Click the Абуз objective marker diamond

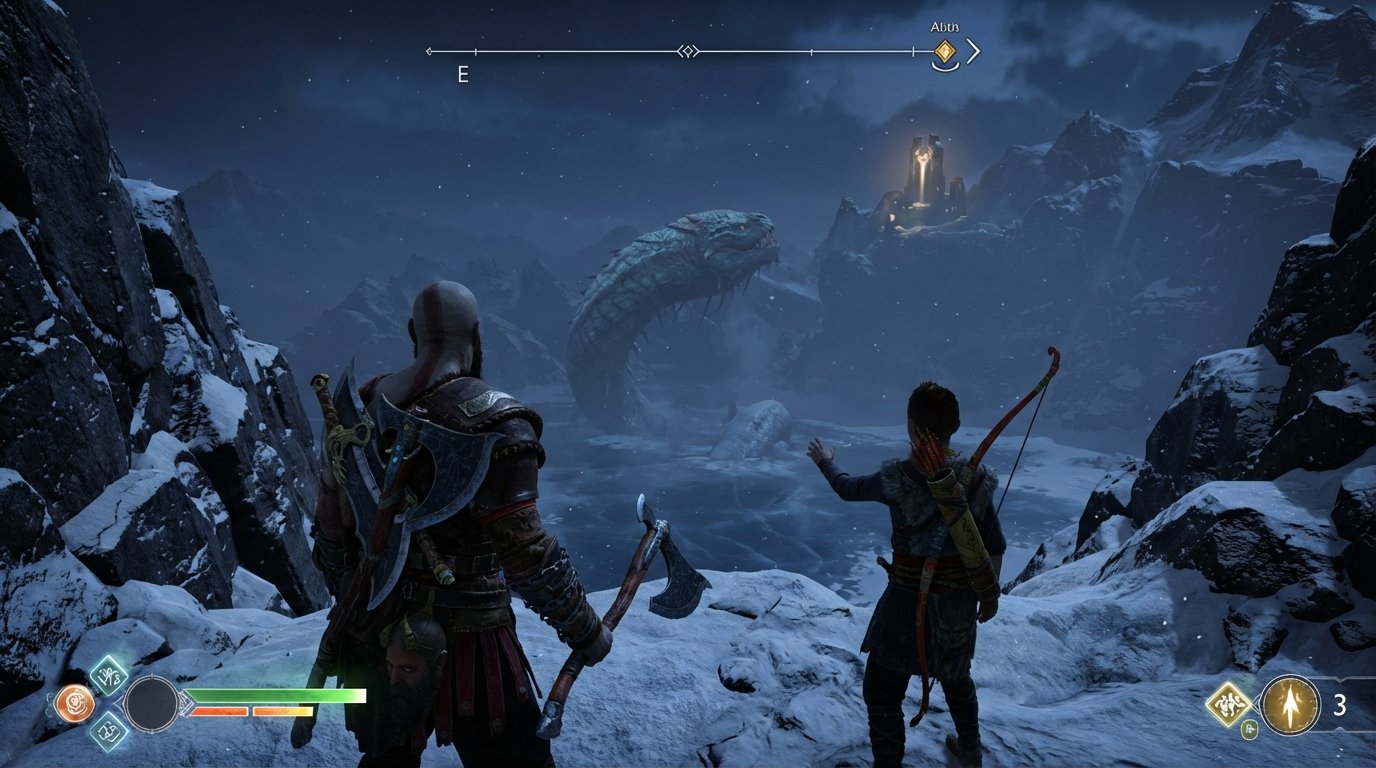pyautogui.click(x=945, y=51)
